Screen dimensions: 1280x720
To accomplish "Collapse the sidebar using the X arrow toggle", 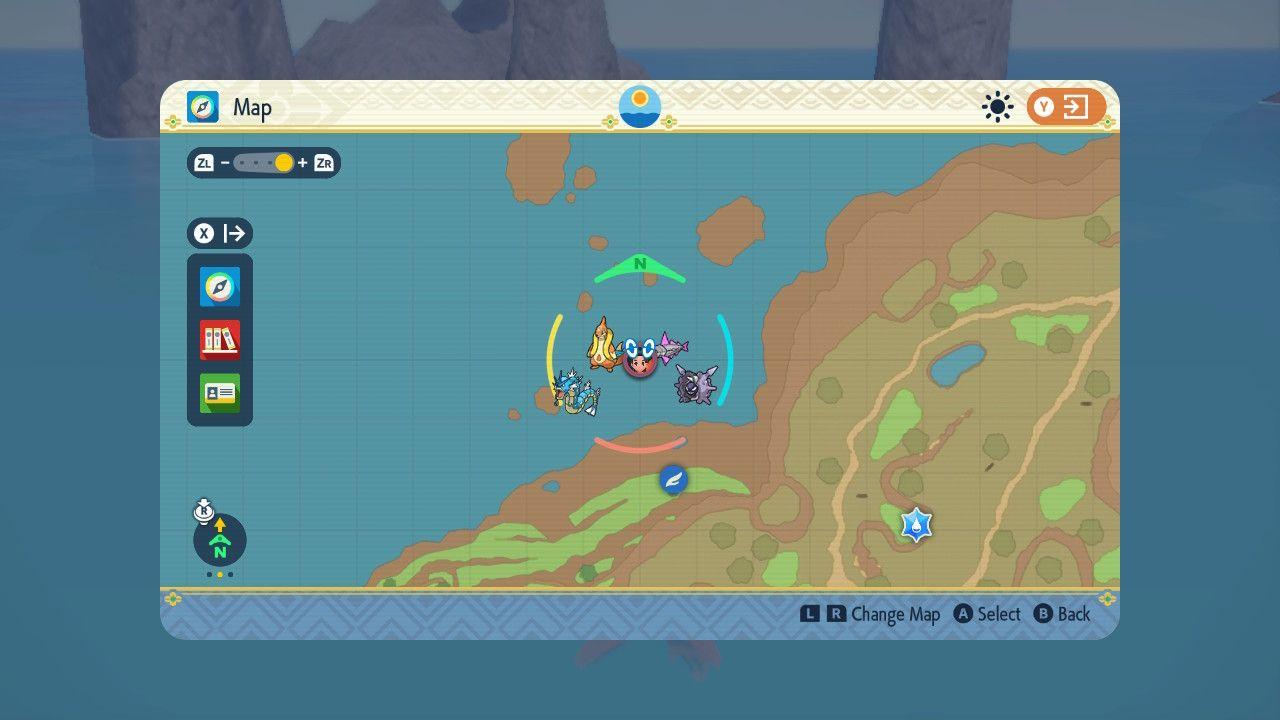I will click(220, 233).
